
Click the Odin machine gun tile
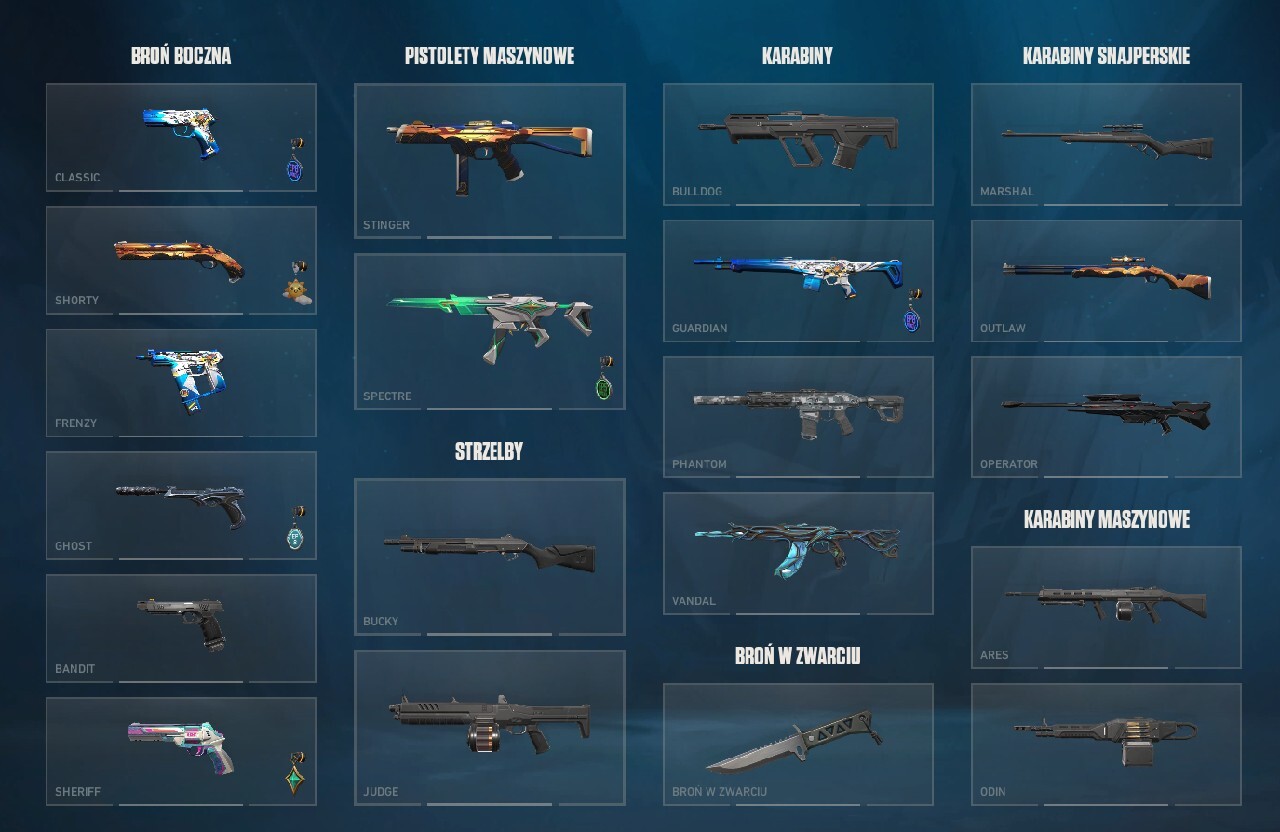(x=1106, y=744)
